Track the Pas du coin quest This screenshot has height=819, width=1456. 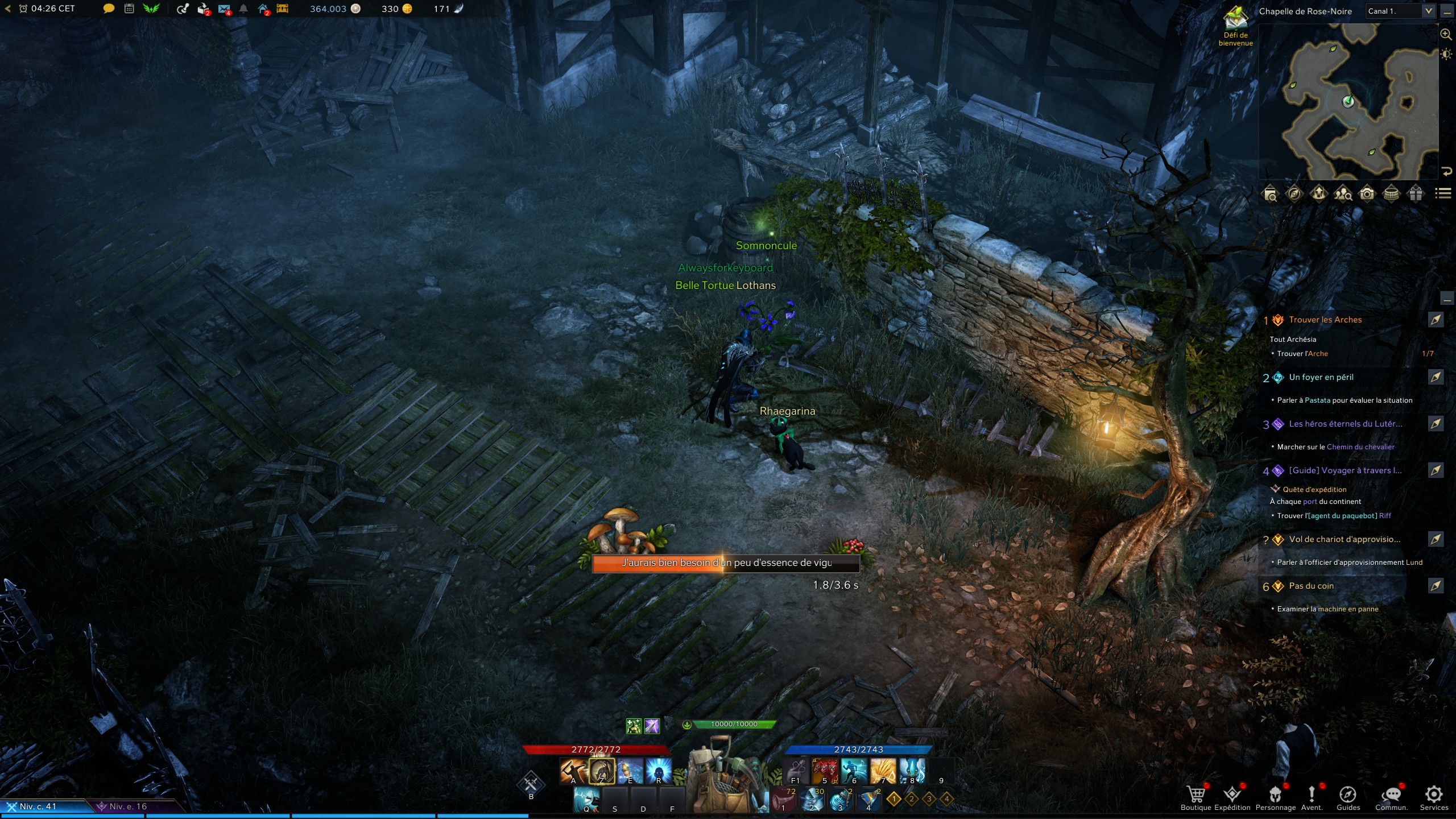(1436, 586)
